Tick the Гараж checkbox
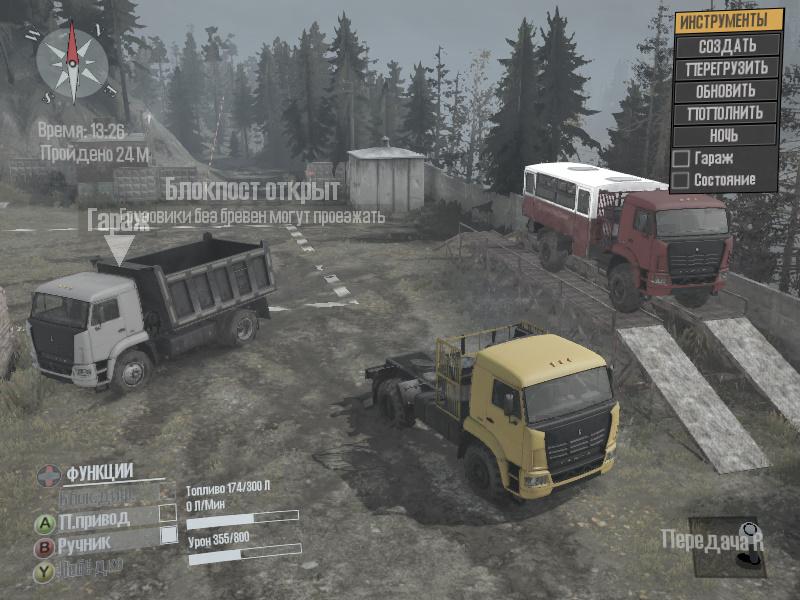Image resolution: width=800 pixels, height=600 pixels. pos(681,158)
